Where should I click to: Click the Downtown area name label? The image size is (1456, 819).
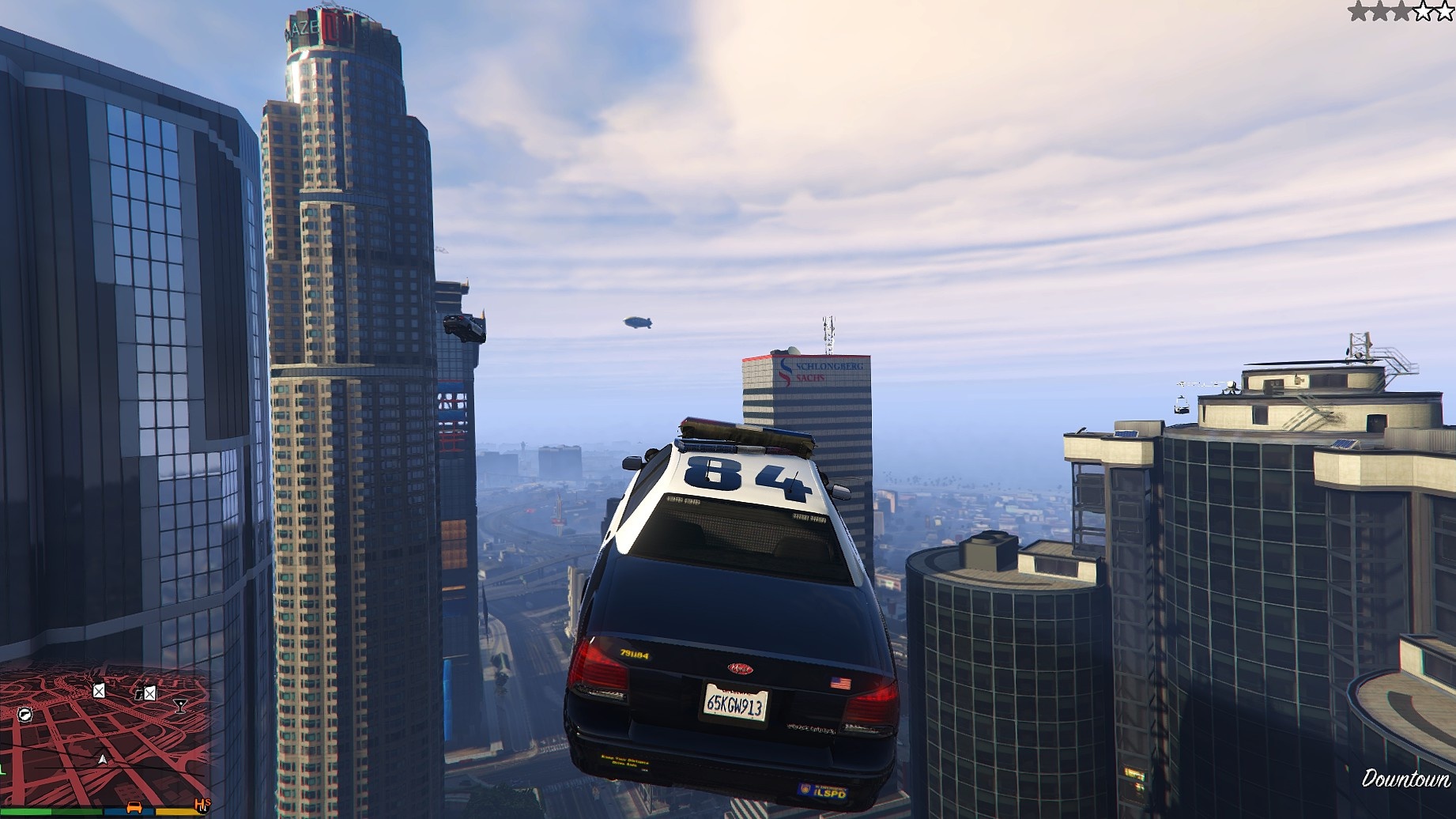(1405, 779)
